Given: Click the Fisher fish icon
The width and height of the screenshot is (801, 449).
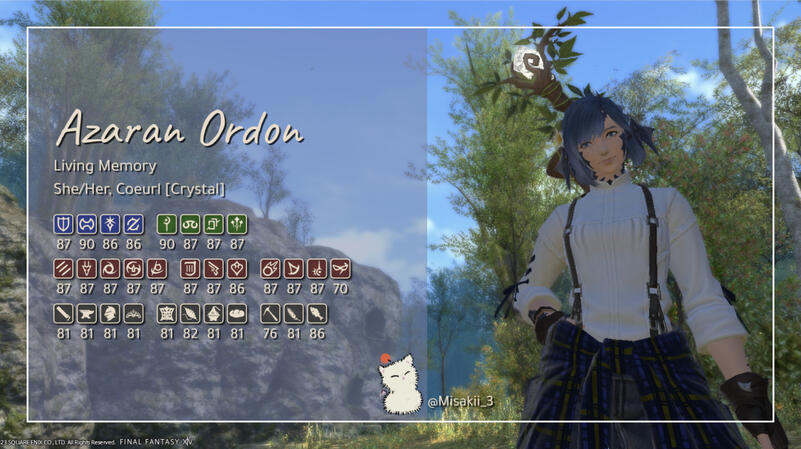Looking at the screenshot, I should pos(317,313).
